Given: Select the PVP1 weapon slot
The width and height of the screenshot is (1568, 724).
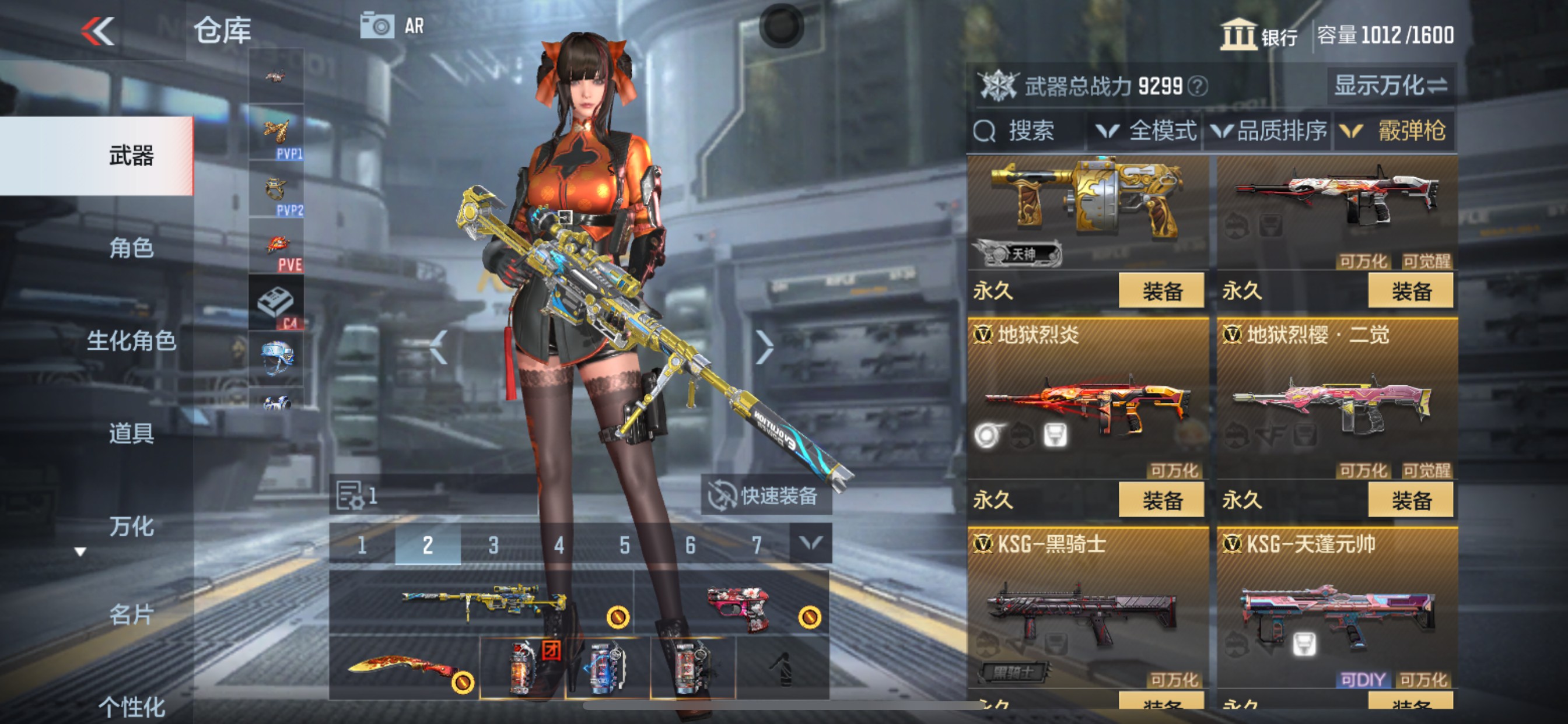Looking at the screenshot, I should coord(276,133).
